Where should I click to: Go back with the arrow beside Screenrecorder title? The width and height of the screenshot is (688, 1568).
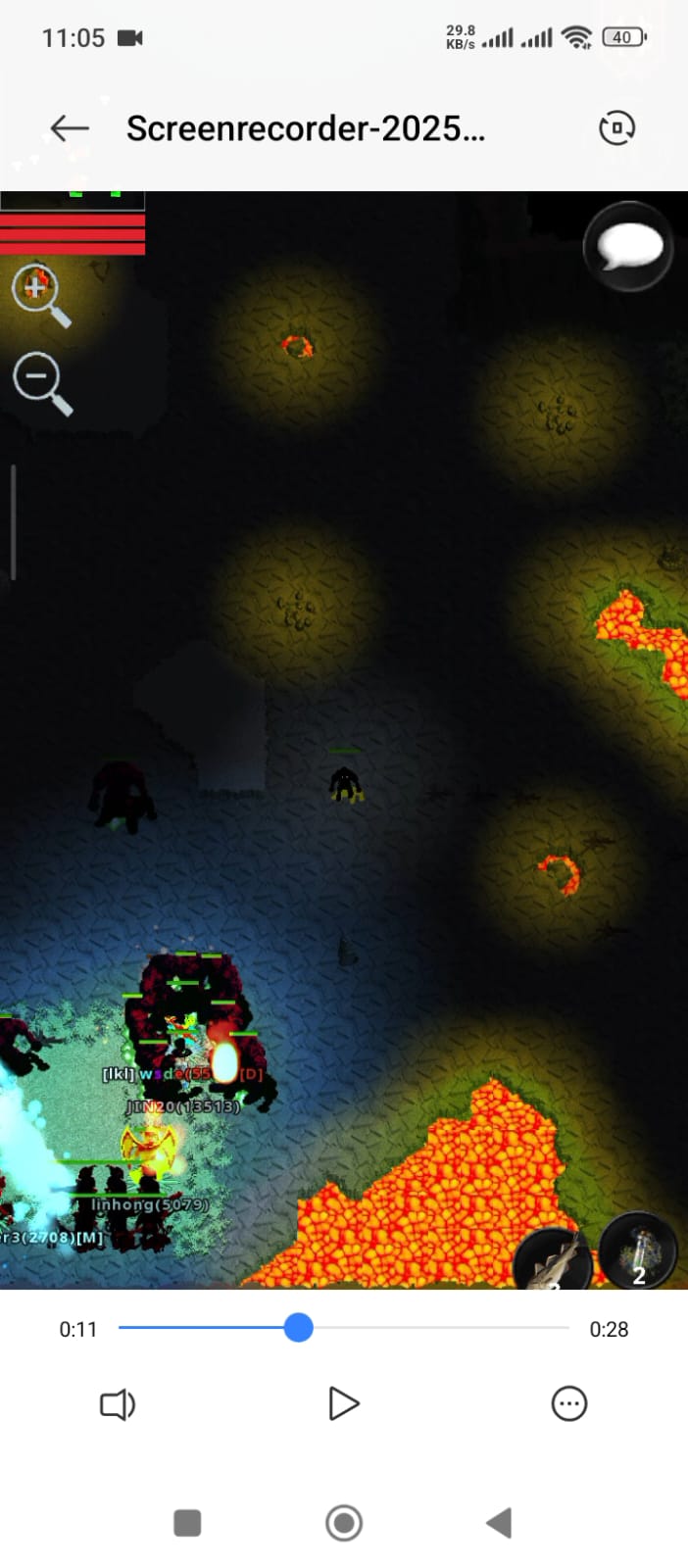pos(70,128)
